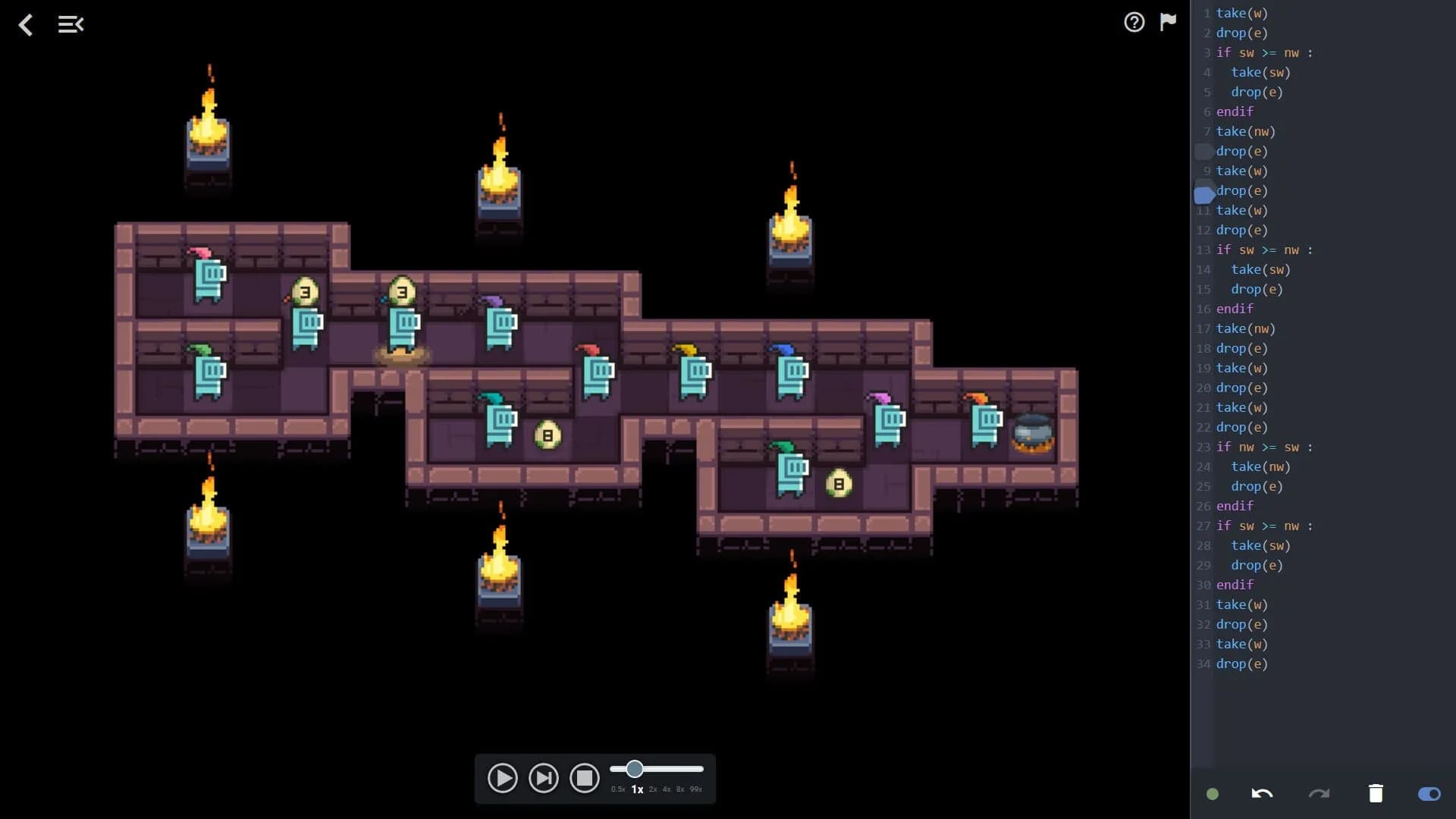Click the flag icon in the top bar
The width and height of the screenshot is (1456, 819).
[1167, 23]
